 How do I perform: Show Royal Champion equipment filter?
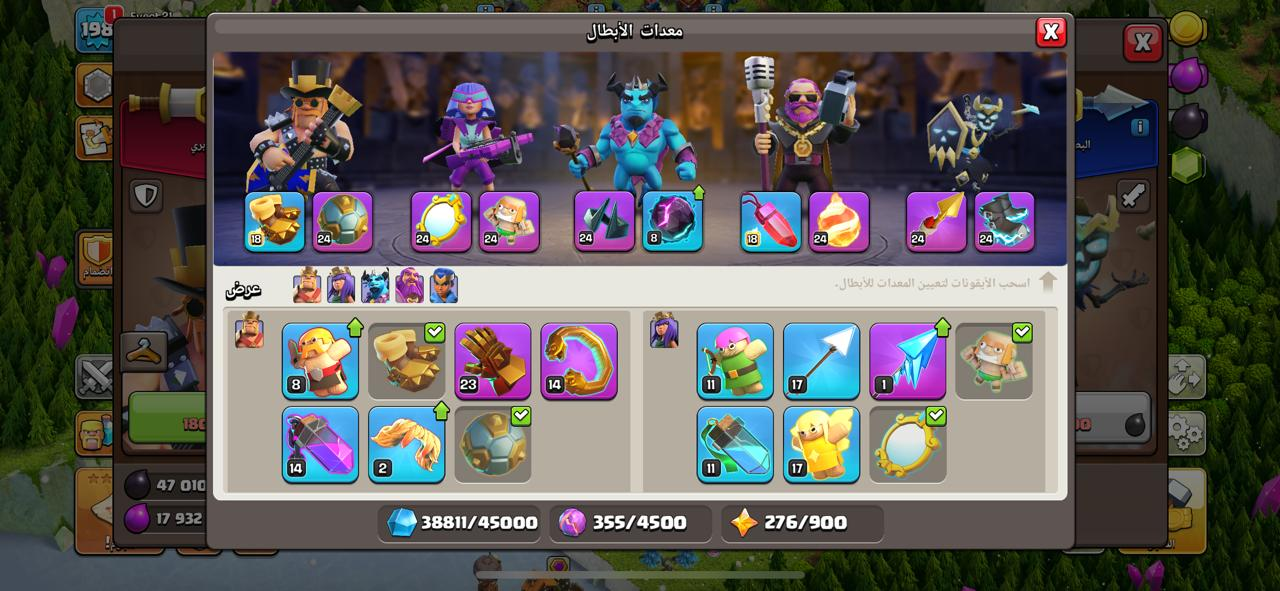click(443, 286)
